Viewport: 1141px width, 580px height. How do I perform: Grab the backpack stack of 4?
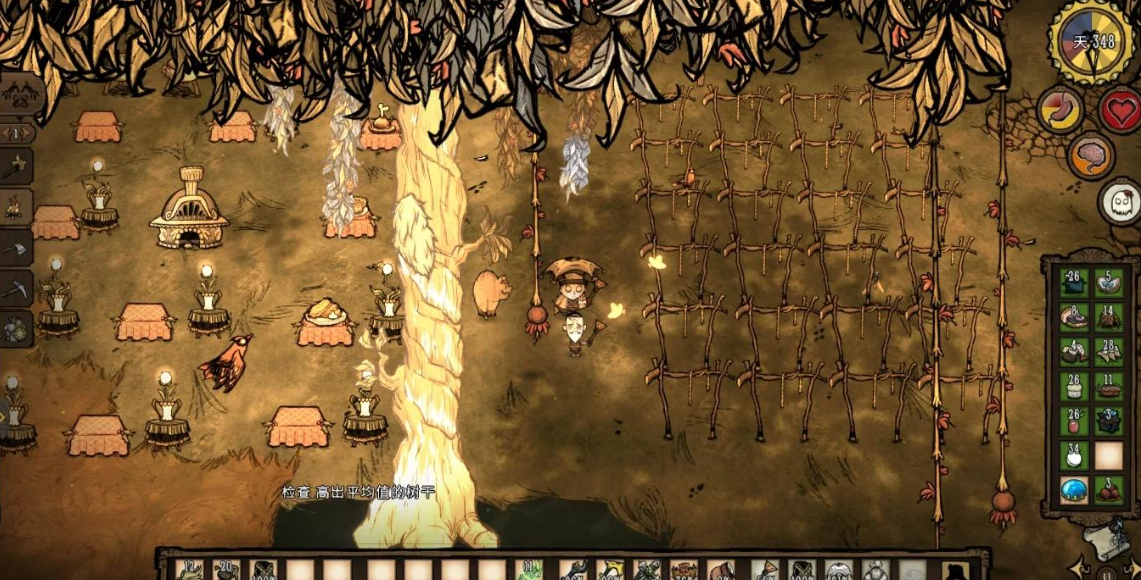(x=1074, y=352)
